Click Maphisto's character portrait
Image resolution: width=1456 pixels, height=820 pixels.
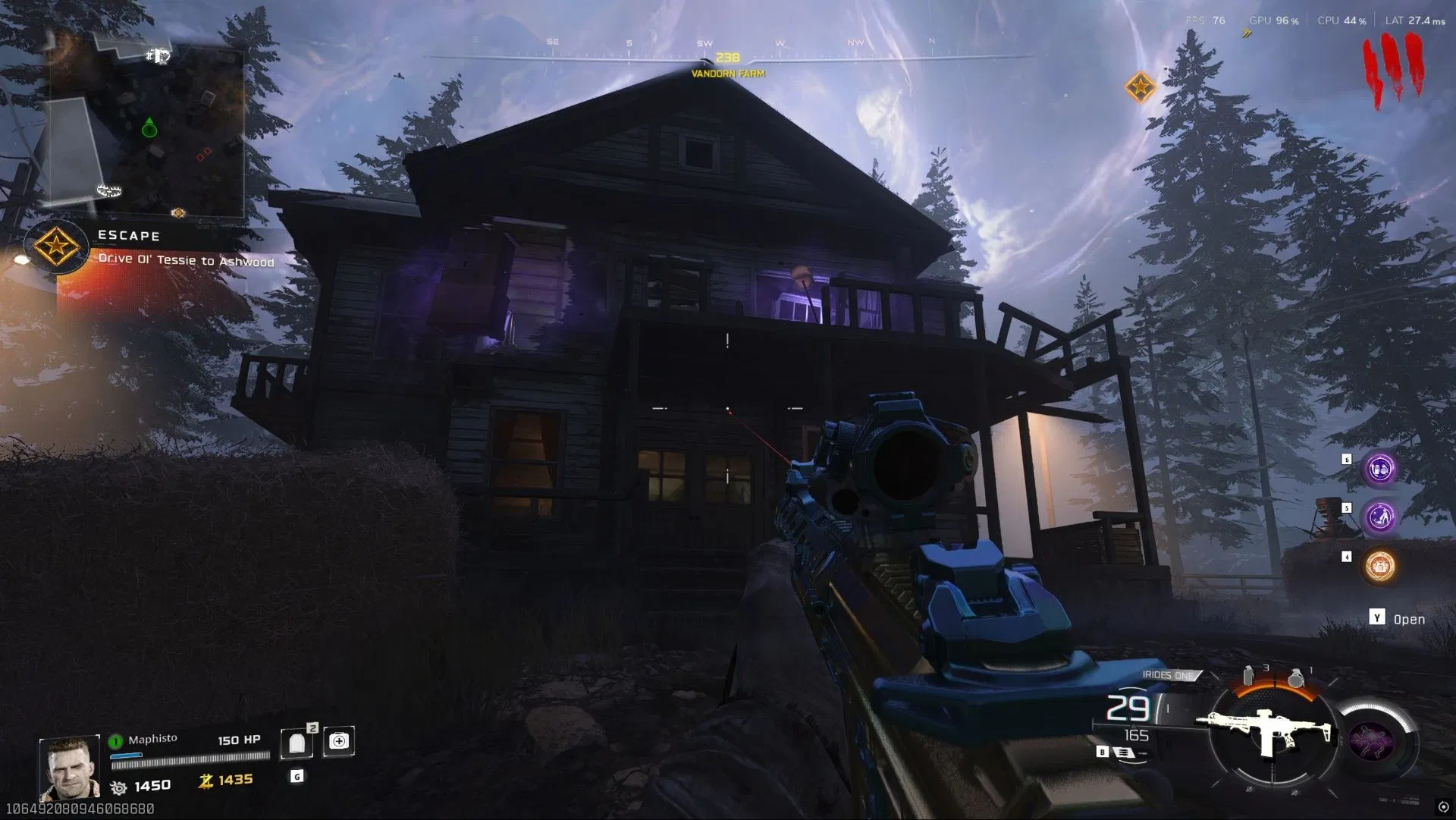pos(69,768)
